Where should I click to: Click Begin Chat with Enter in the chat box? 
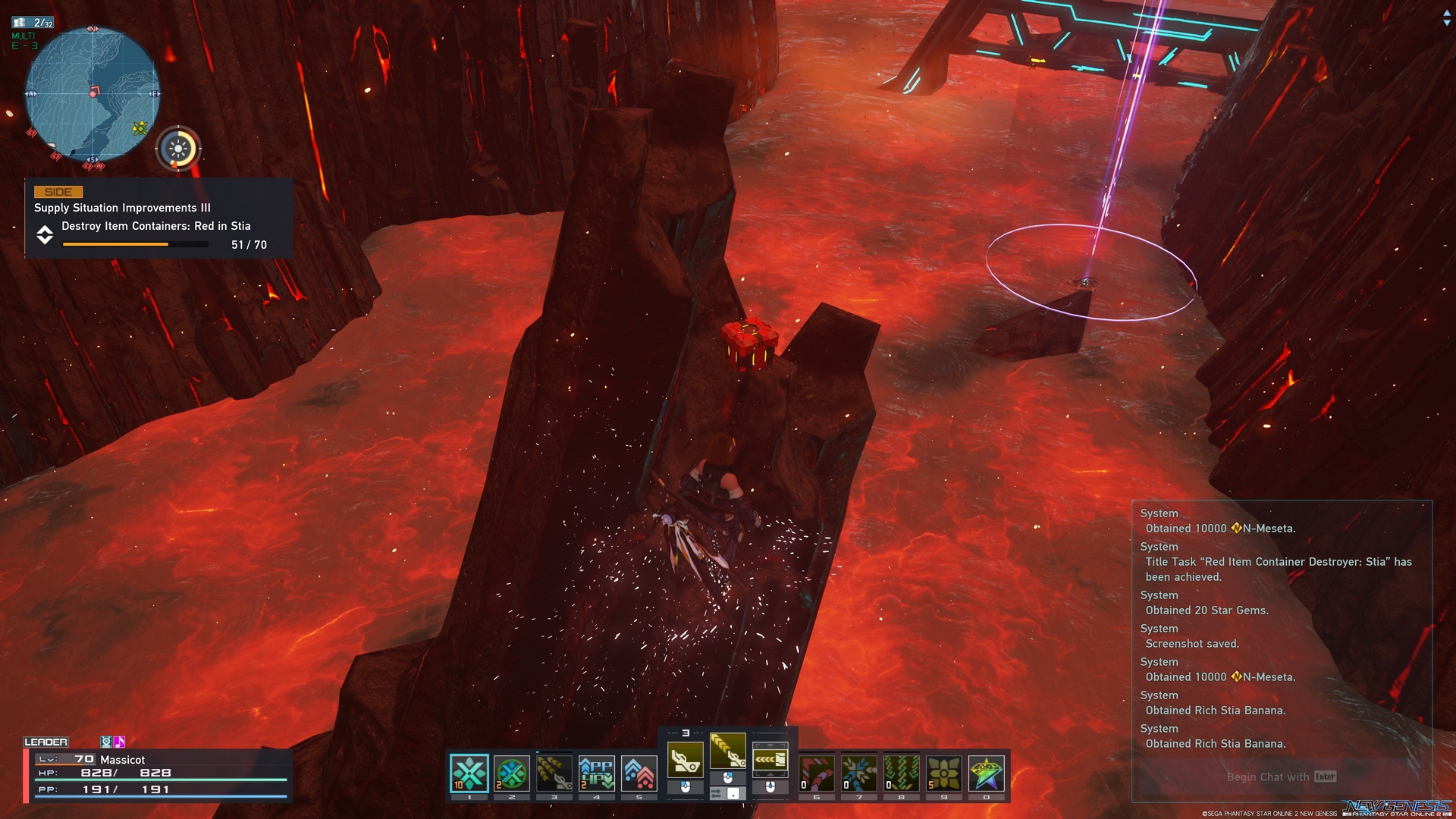pos(1279,777)
